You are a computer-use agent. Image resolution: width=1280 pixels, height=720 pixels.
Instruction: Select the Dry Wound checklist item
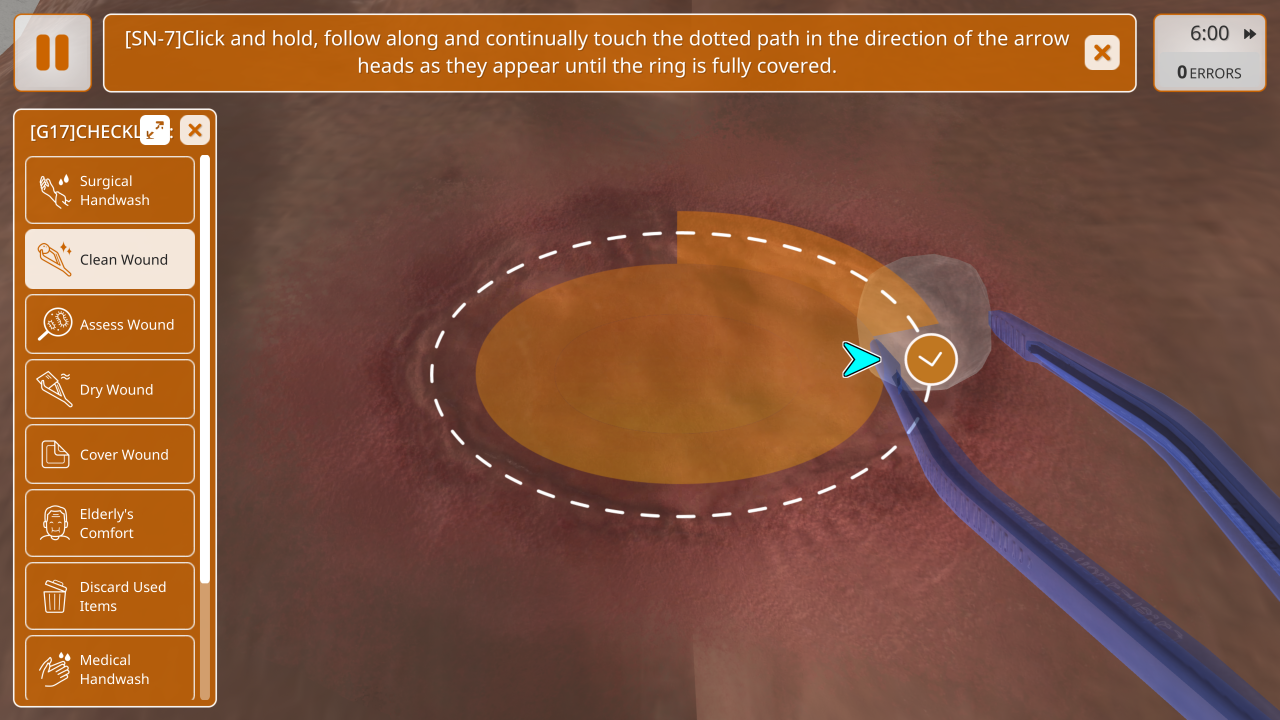pyautogui.click(x=110, y=389)
